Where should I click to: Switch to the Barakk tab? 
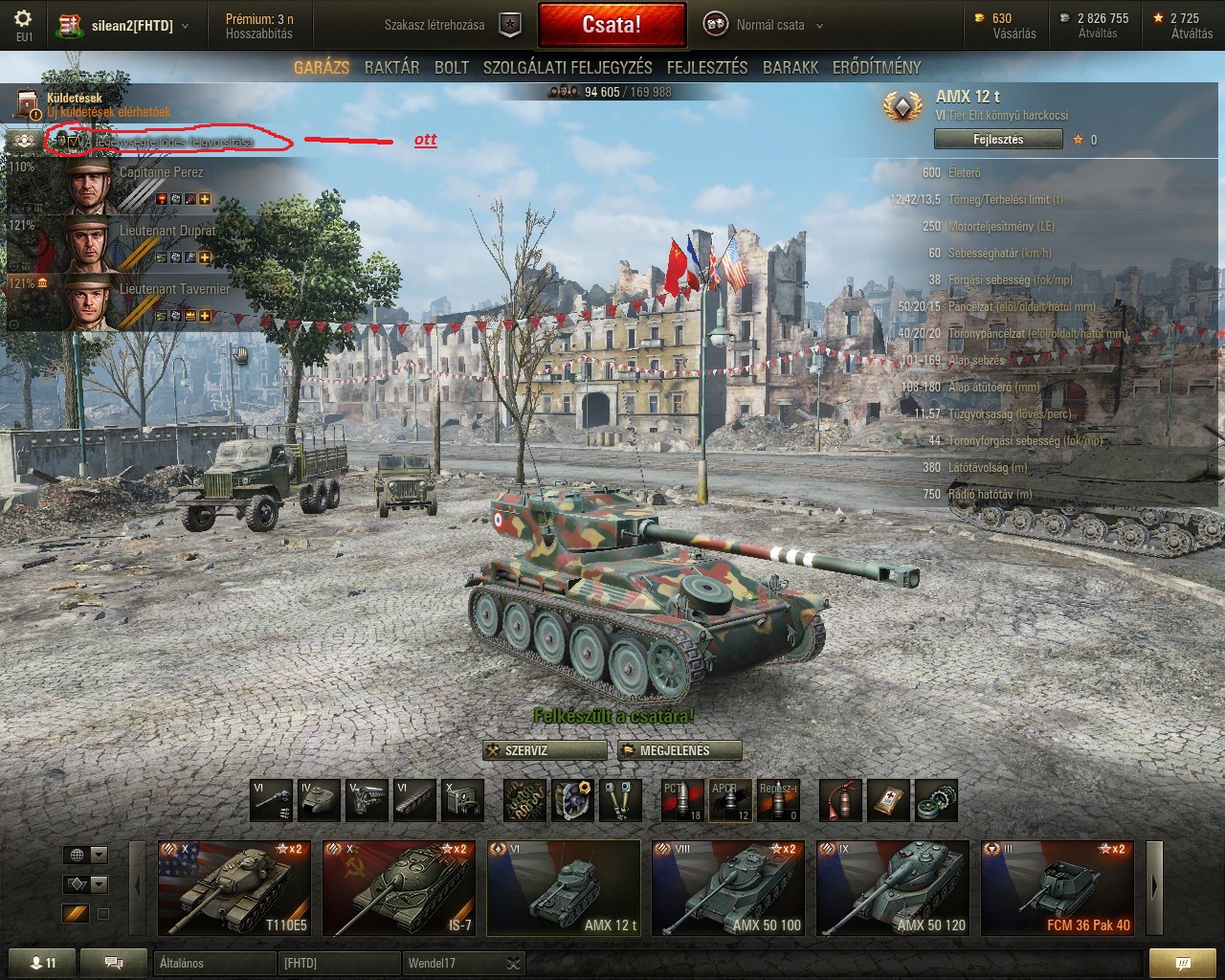791,67
